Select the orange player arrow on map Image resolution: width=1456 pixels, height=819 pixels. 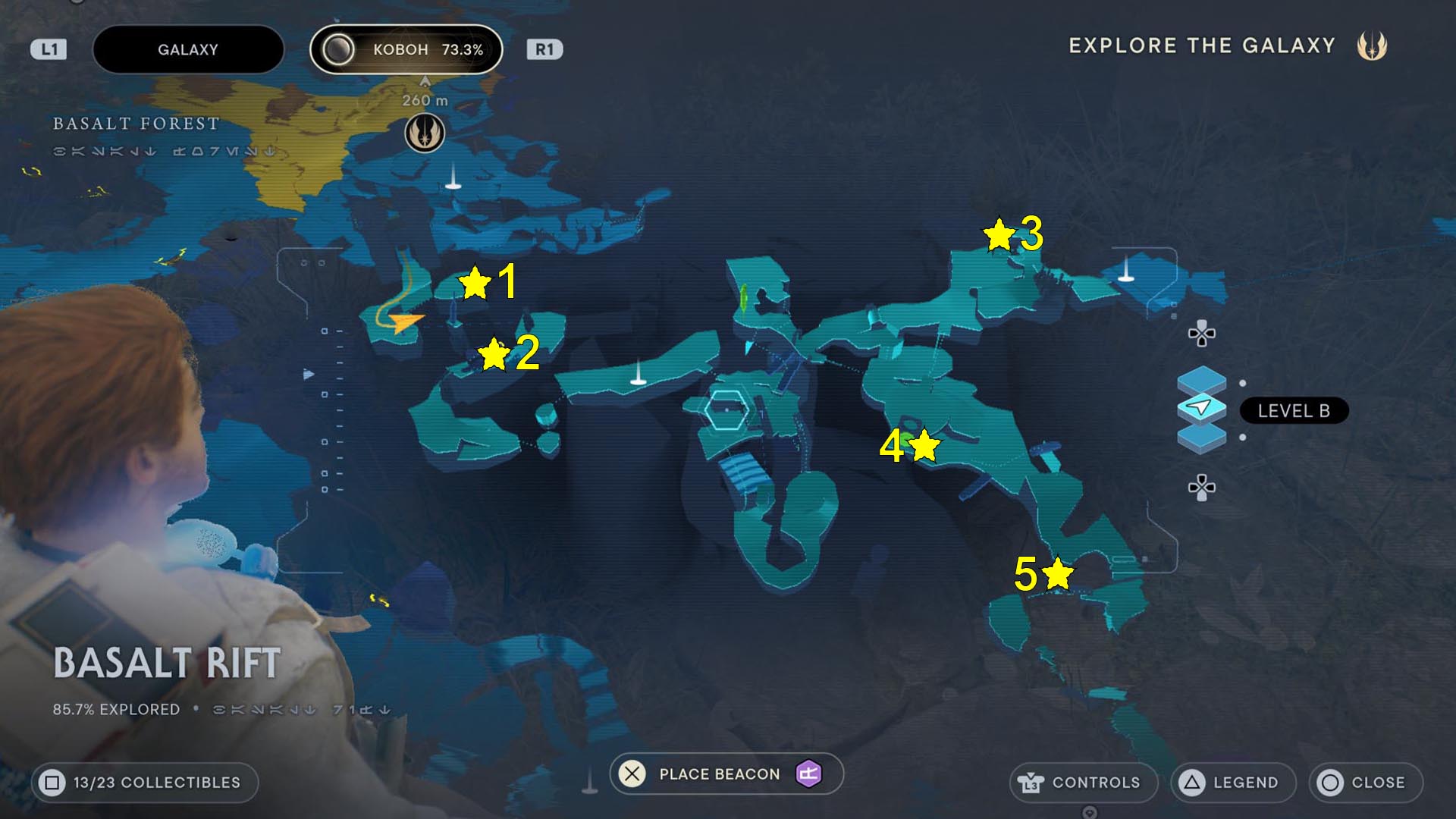click(x=407, y=322)
